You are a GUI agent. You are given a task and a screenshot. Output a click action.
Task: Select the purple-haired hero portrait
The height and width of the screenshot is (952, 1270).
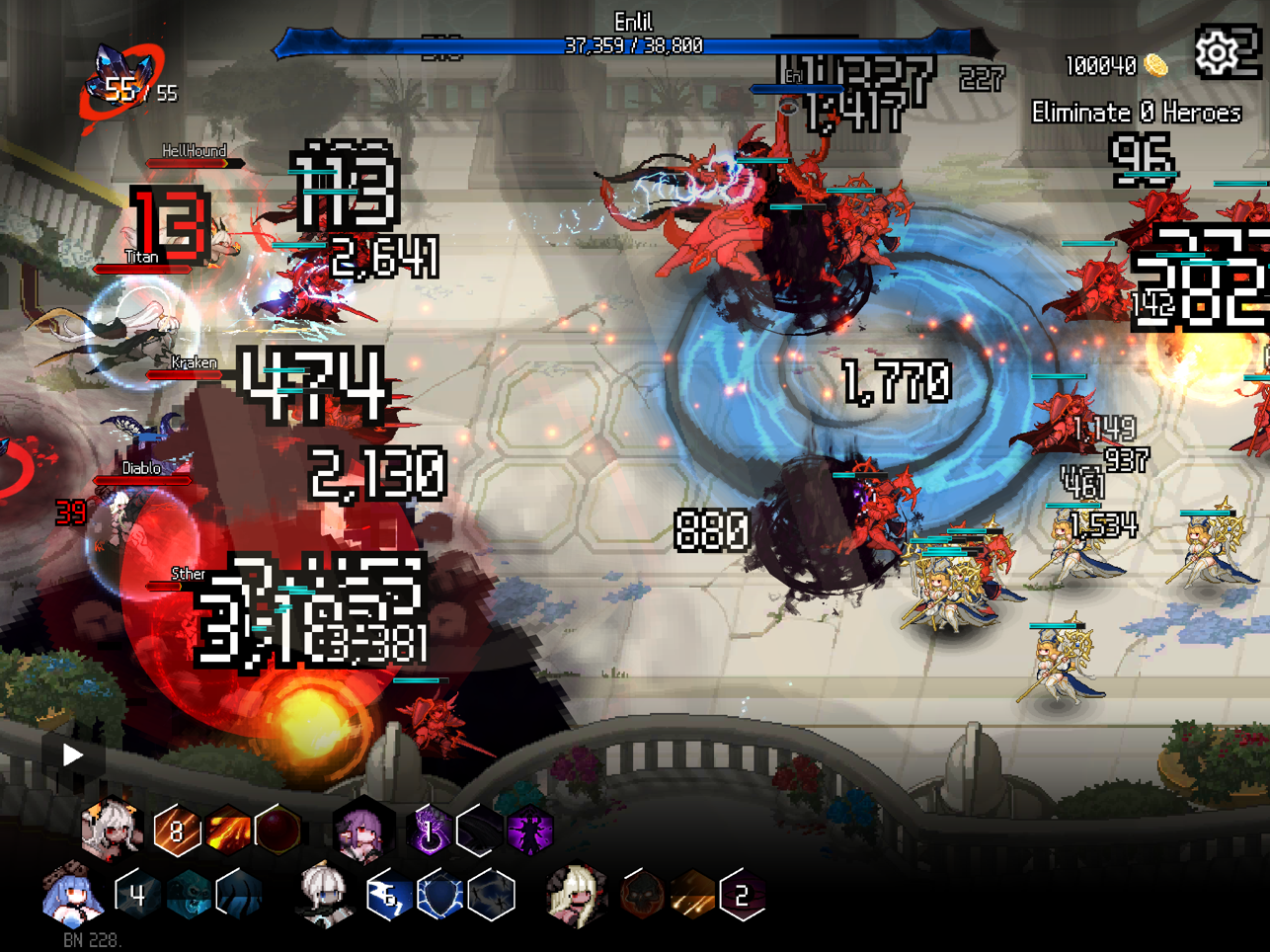[361, 832]
